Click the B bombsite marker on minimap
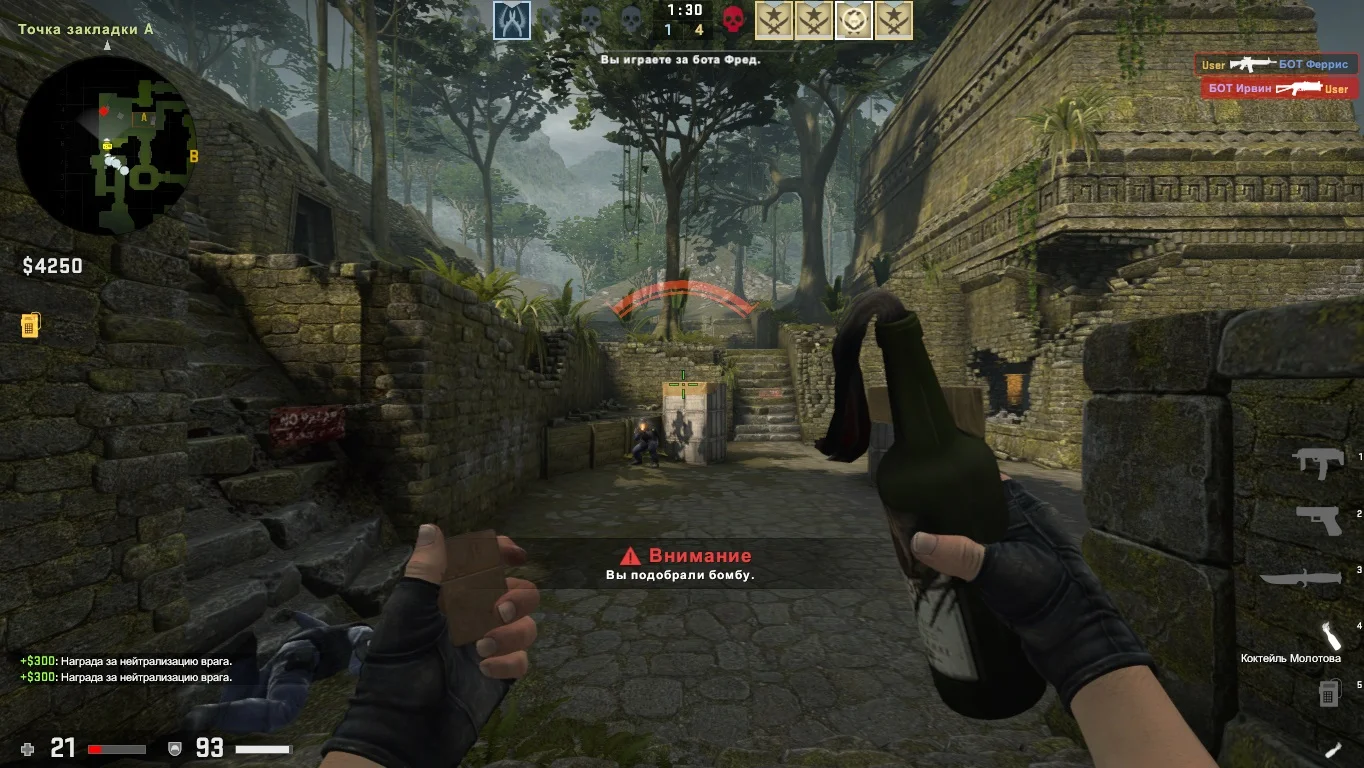The image size is (1364, 768). (194, 156)
